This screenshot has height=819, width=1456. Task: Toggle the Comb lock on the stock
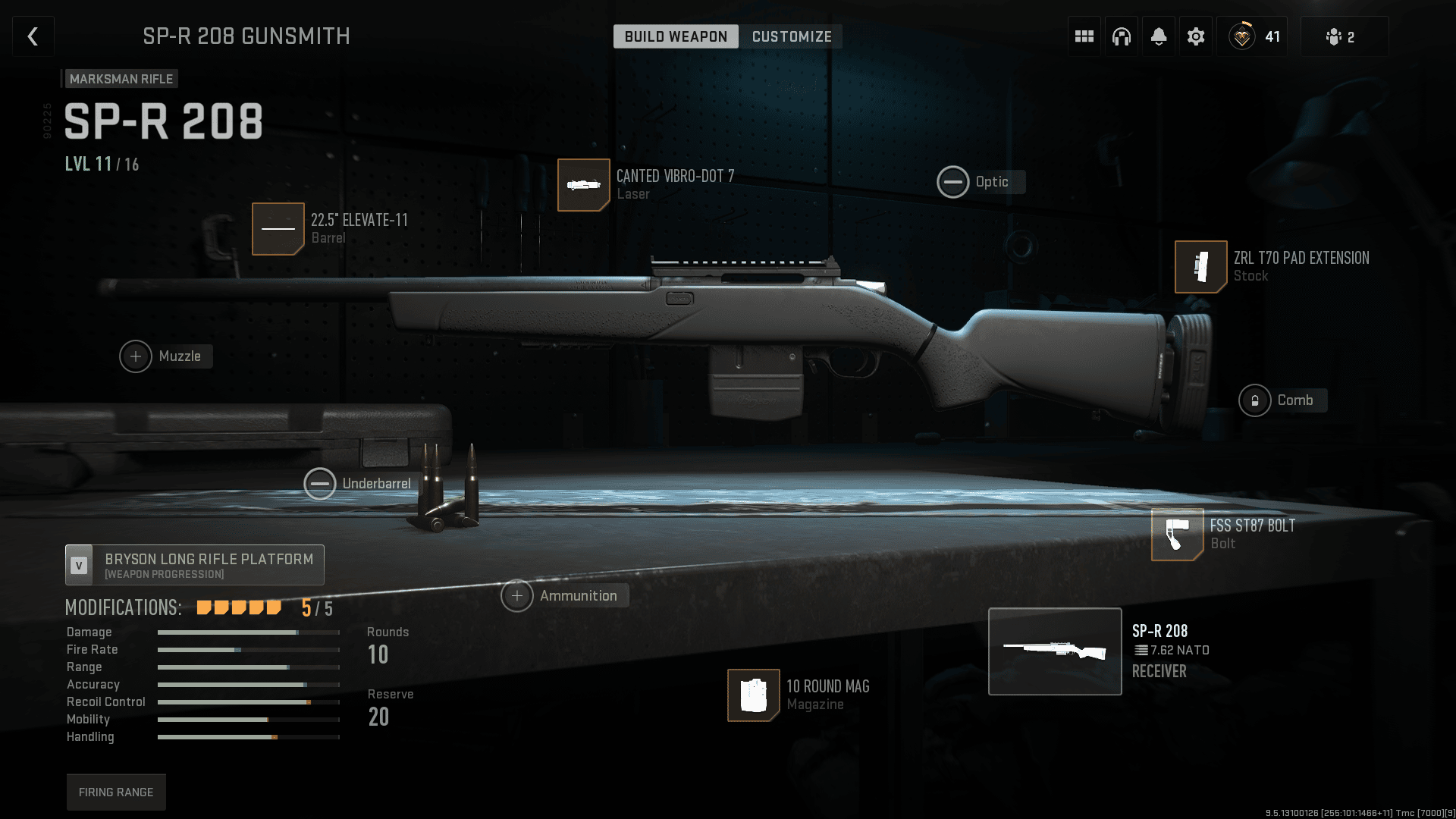1257,400
